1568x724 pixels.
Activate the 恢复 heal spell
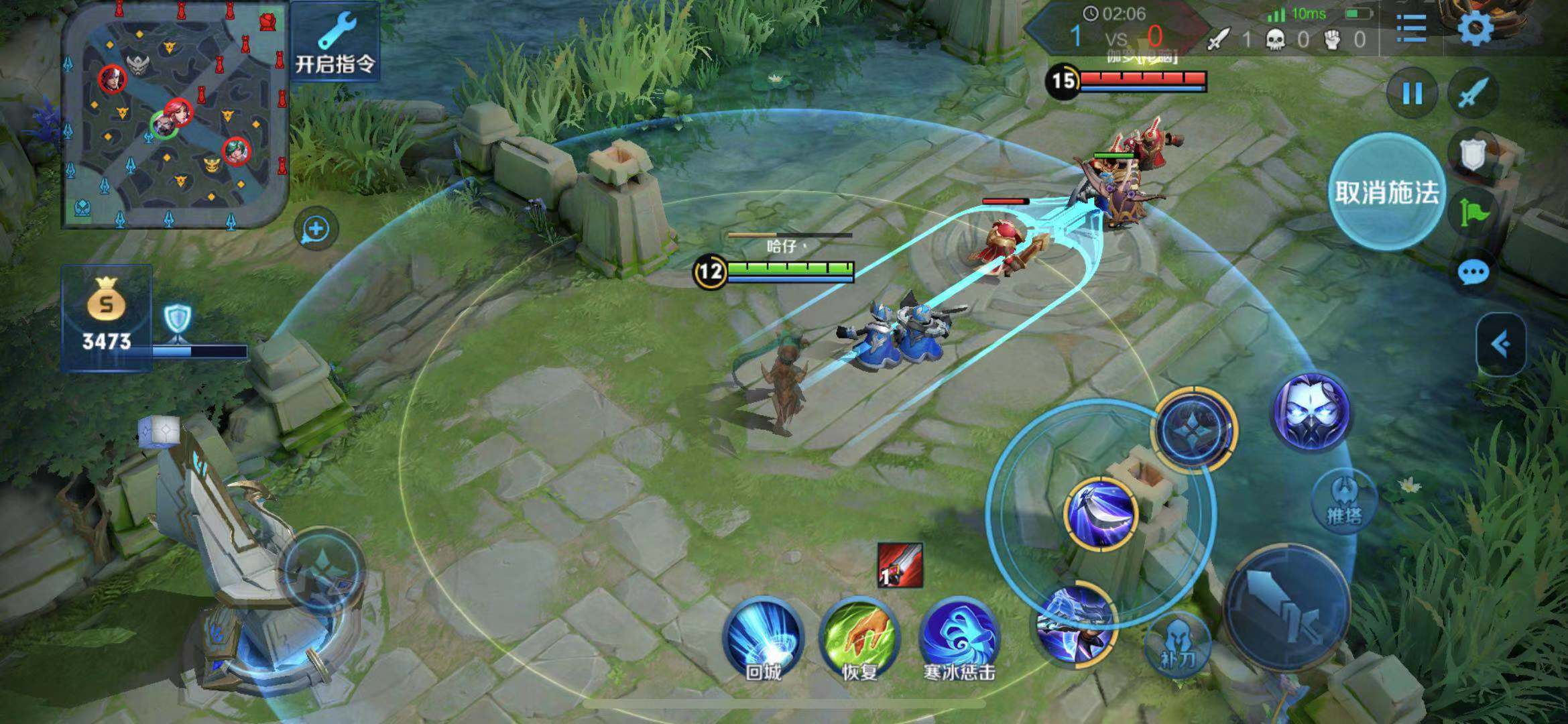point(859,637)
